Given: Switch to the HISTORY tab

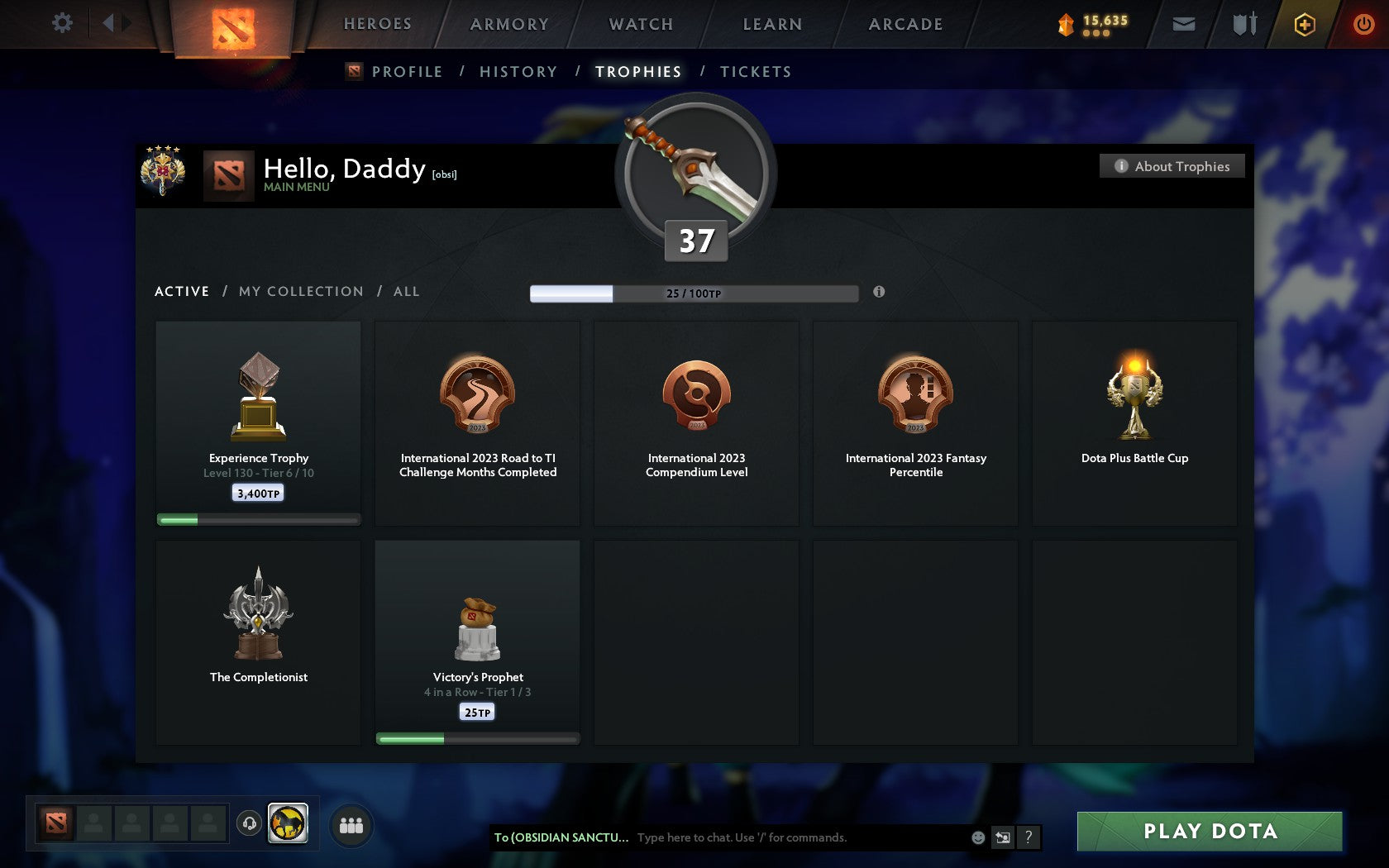Looking at the screenshot, I should [518, 72].
